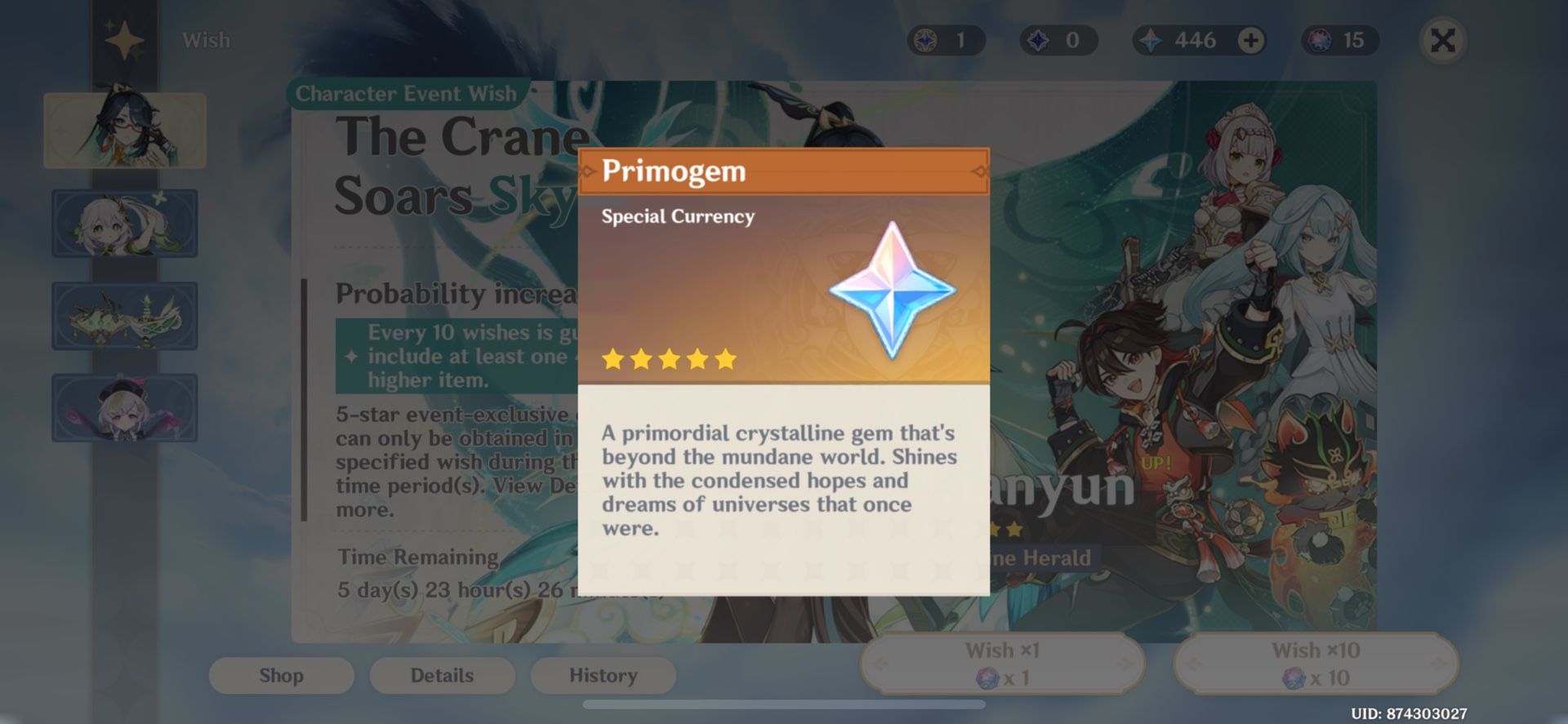Close the wish screen with the X button
1568x724 pixels.
(x=1442, y=42)
